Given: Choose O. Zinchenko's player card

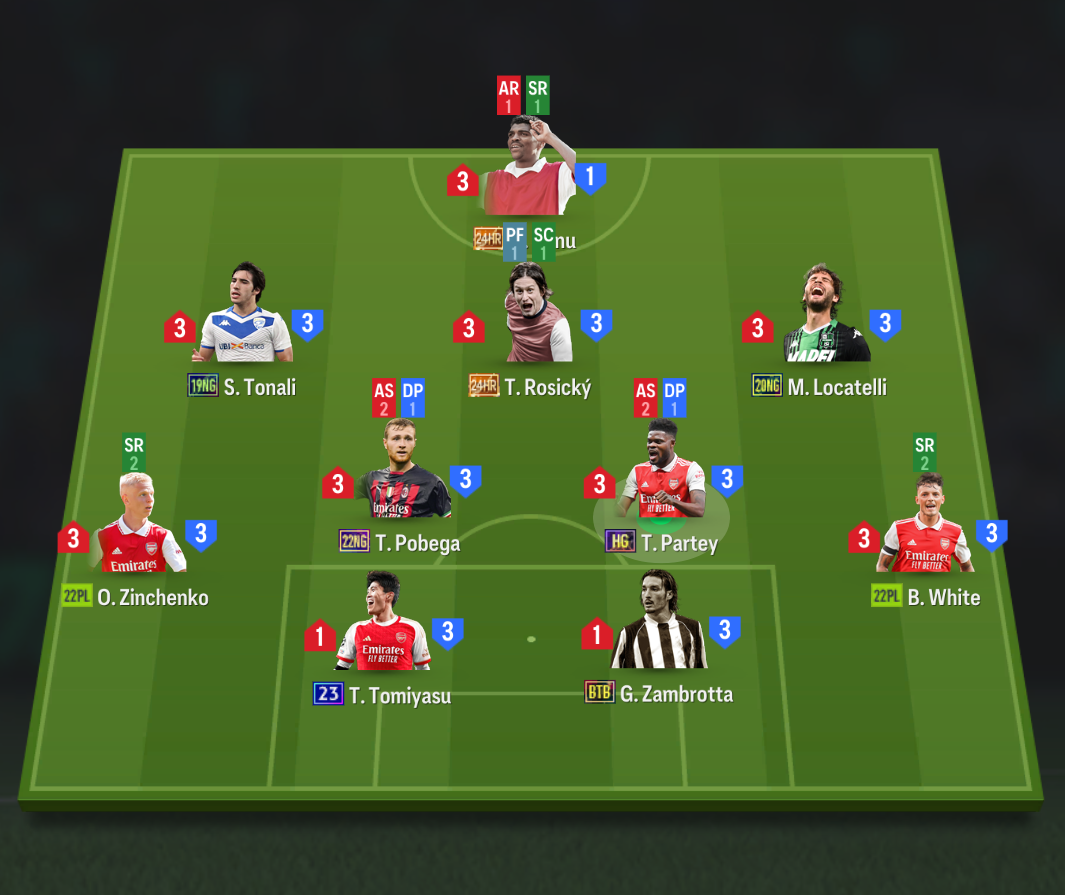Looking at the screenshot, I should [138, 530].
